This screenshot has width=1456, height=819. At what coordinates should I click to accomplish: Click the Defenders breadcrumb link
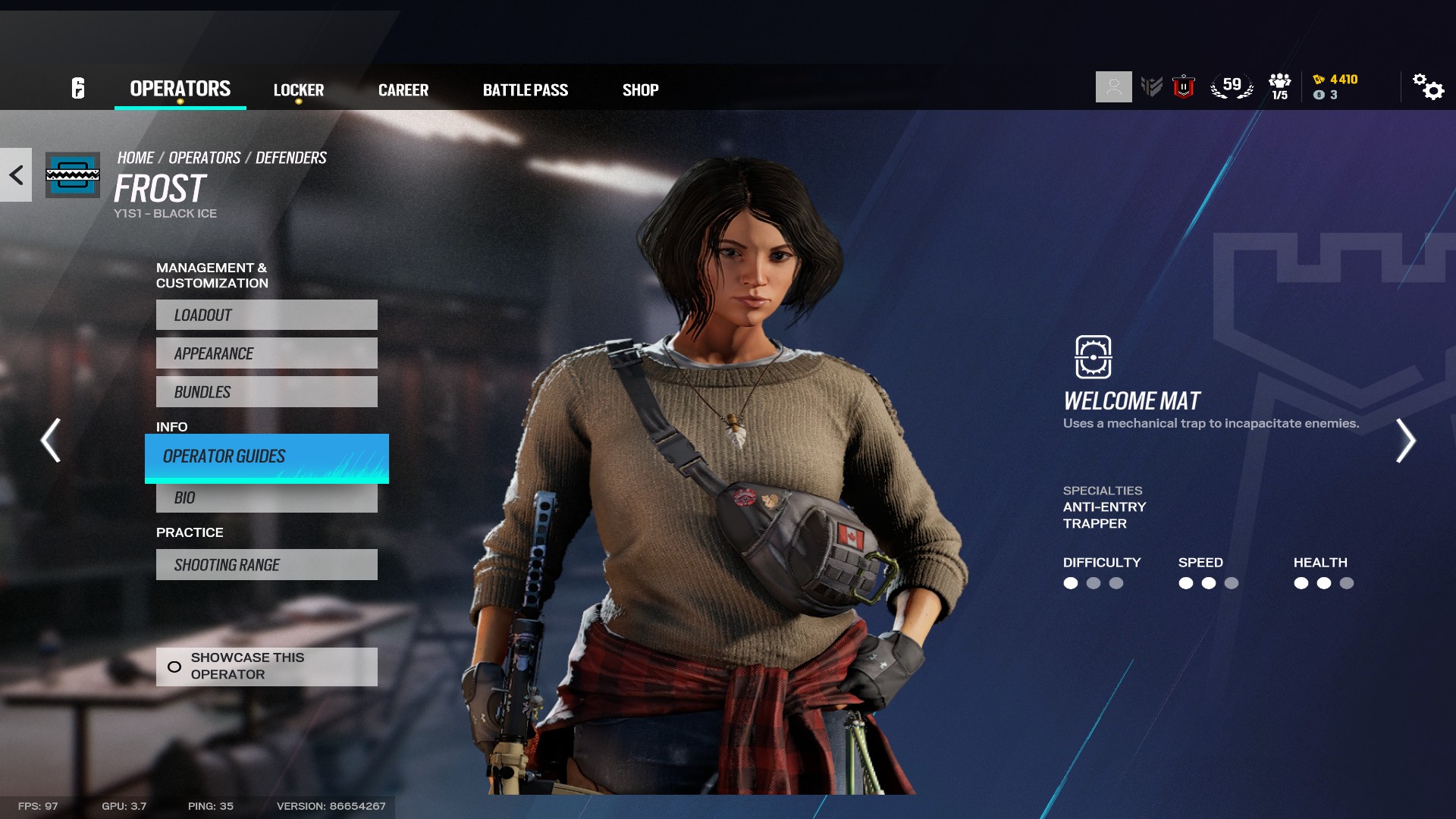click(290, 158)
